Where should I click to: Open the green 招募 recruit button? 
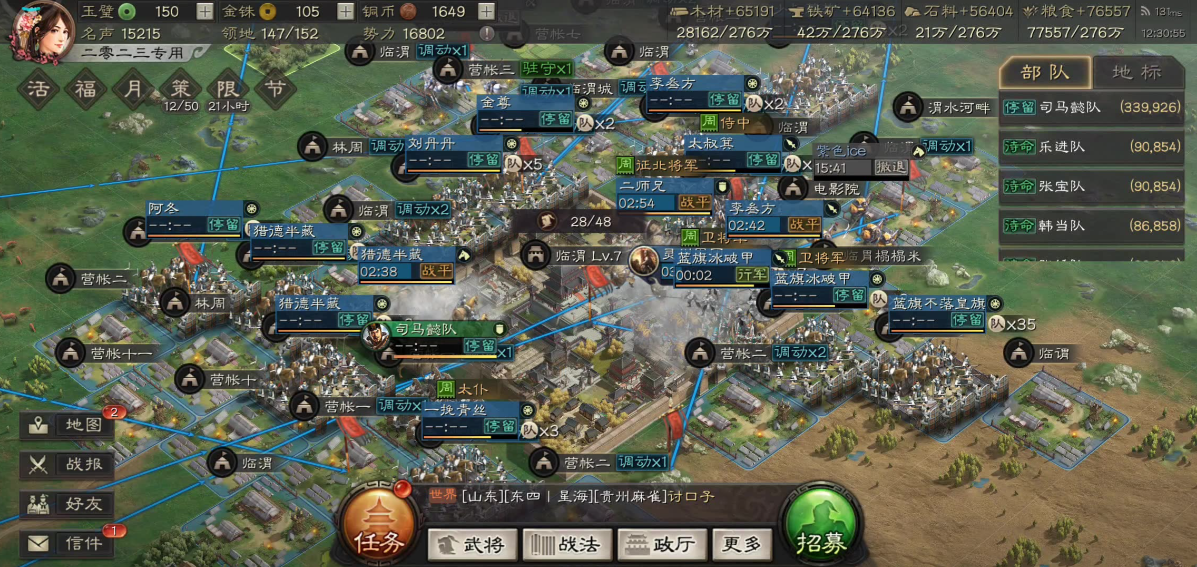[821, 529]
